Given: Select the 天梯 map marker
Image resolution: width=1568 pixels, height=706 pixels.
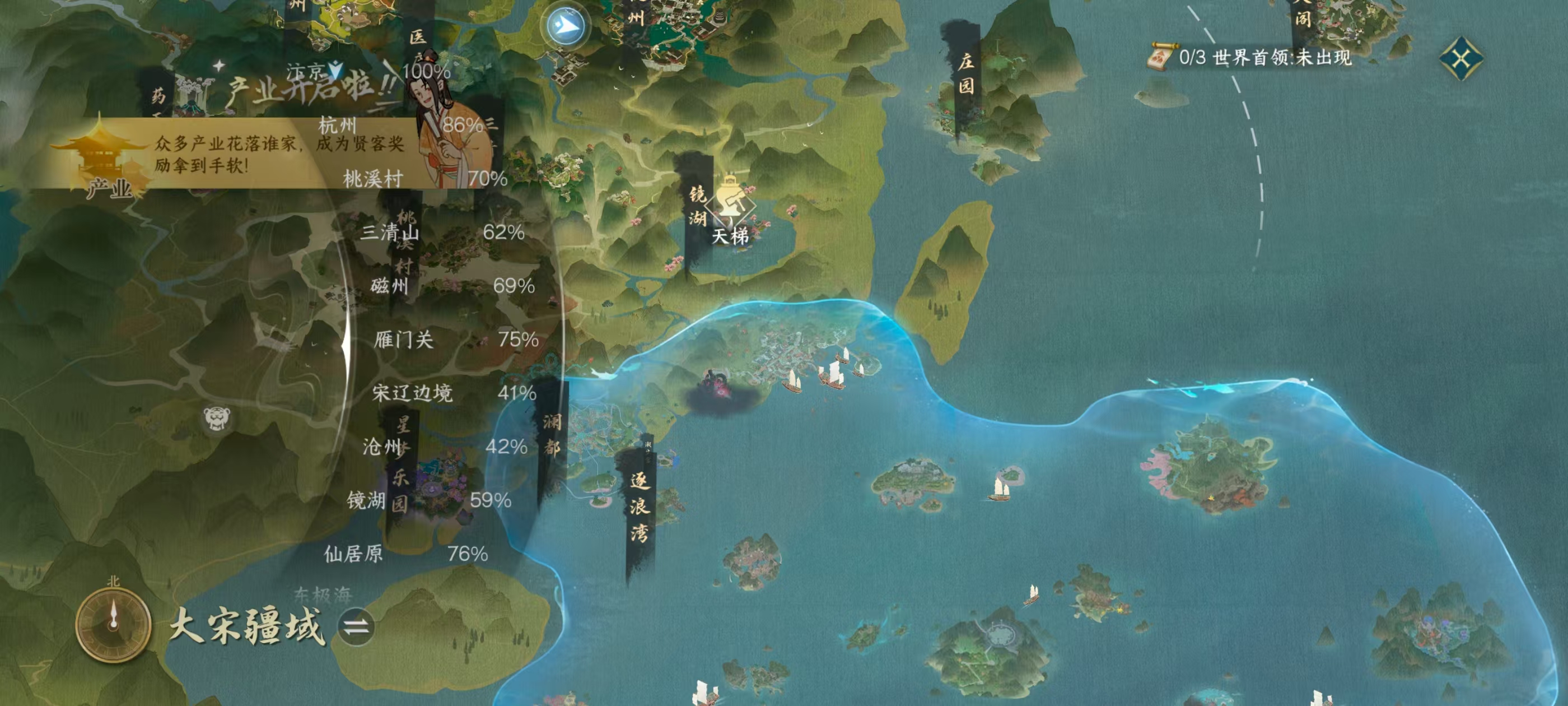Looking at the screenshot, I should tap(730, 210).
